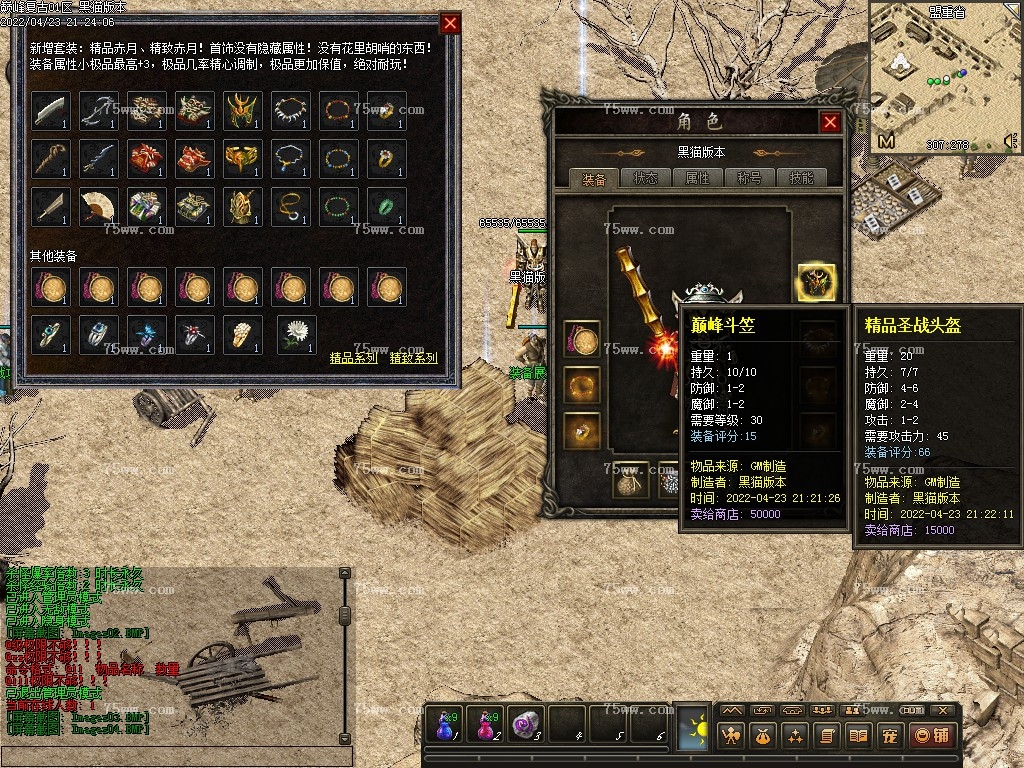Viewport: 1024px width, 768px height.
Task: Select the equipped helmet slot
Action: pyautogui.click(x=816, y=284)
